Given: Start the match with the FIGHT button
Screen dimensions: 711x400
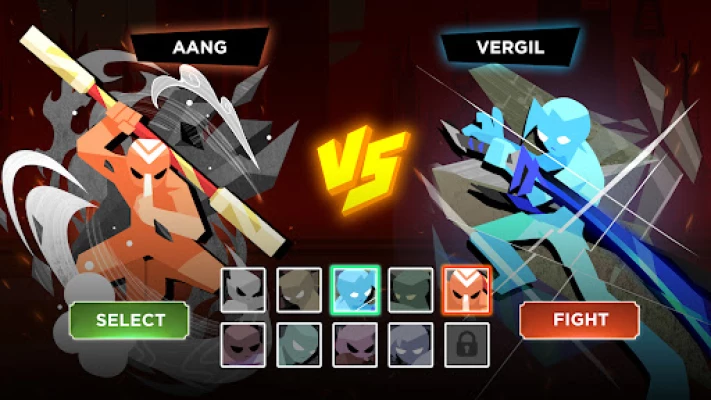Looking at the screenshot, I should click(x=580, y=320).
